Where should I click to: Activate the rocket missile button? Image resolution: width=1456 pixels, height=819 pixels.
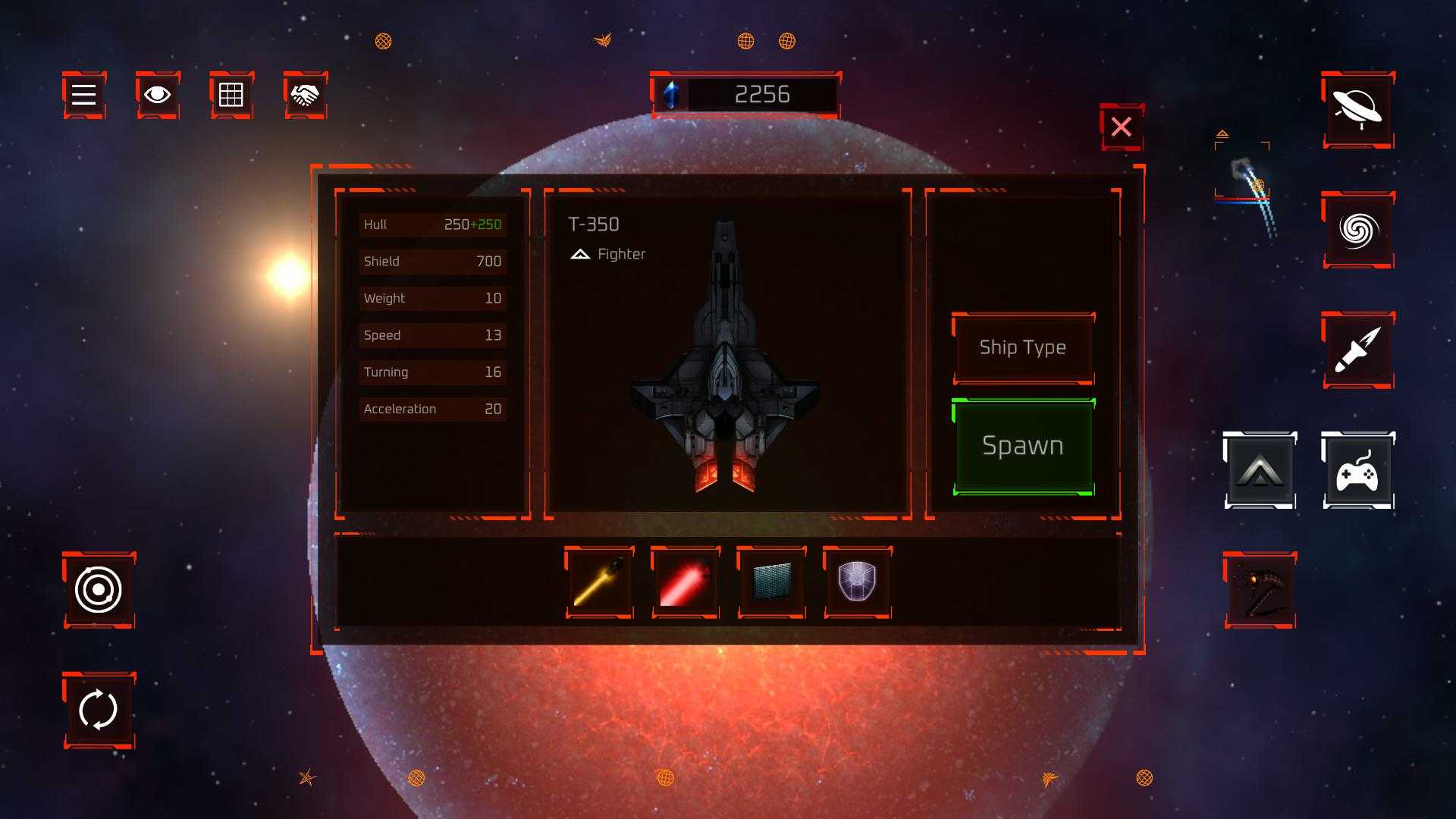click(x=1357, y=350)
